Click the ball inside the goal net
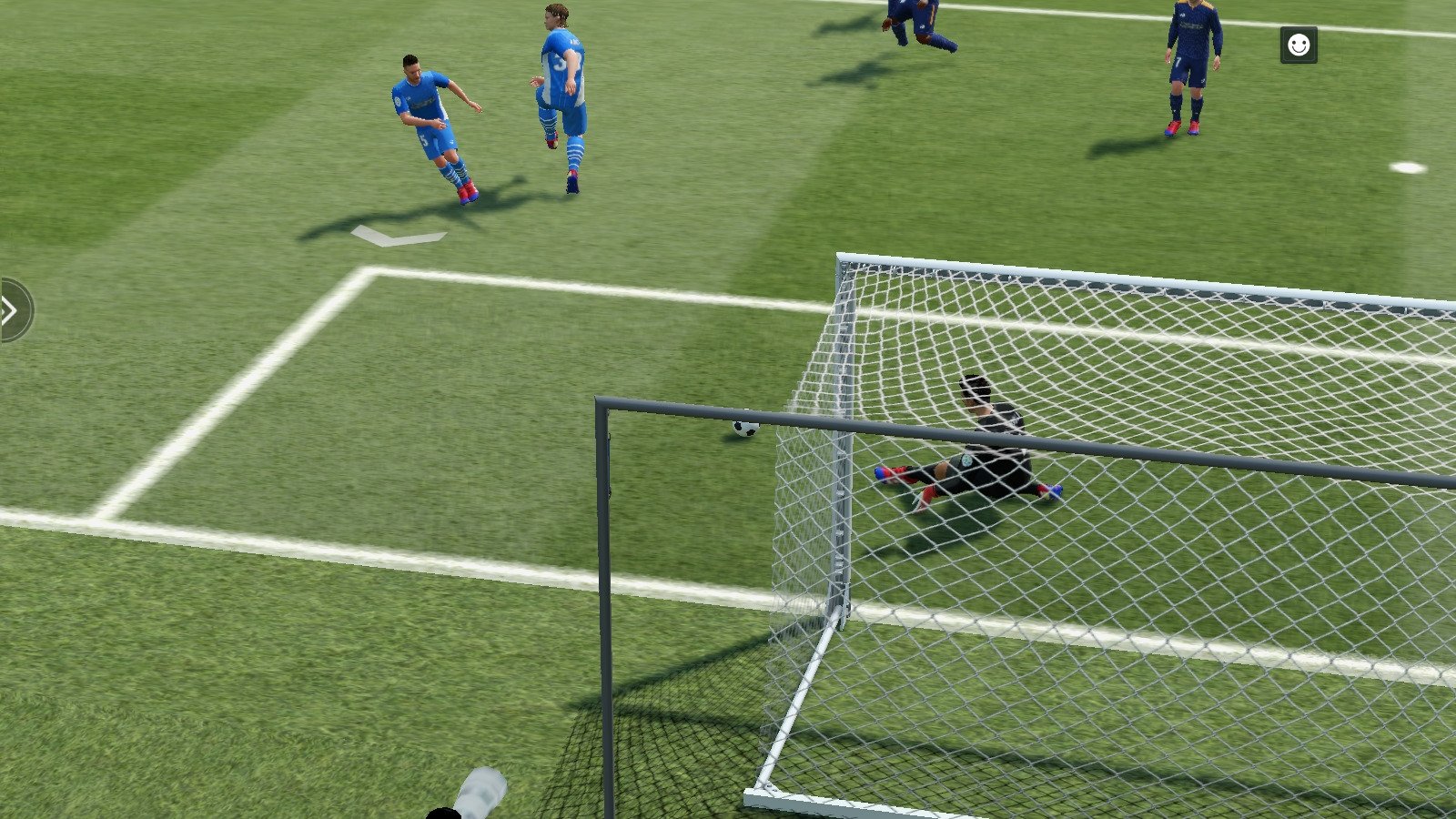1456x819 pixels. point(744,430)
